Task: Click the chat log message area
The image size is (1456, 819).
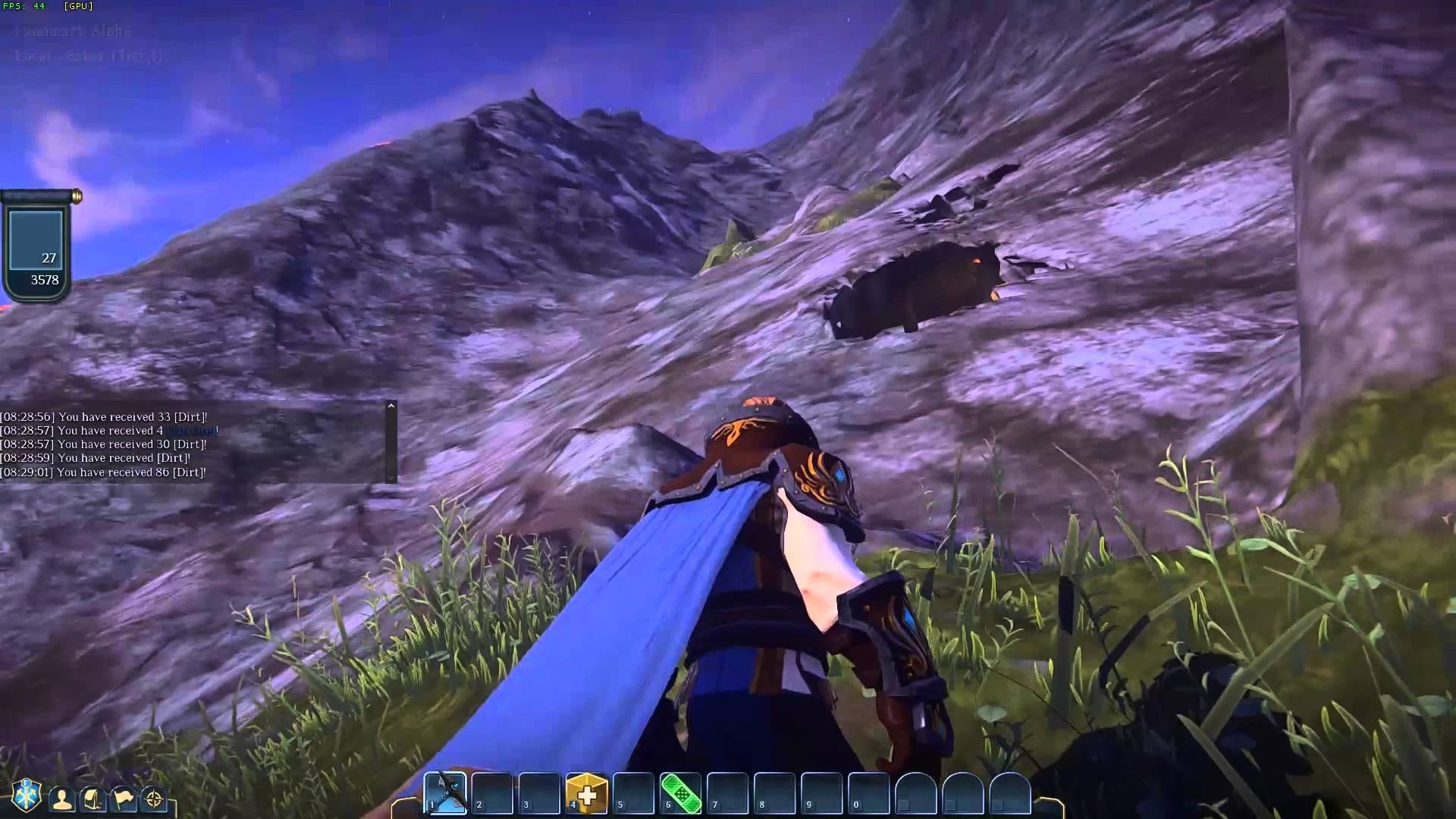Action: [190, 444]
